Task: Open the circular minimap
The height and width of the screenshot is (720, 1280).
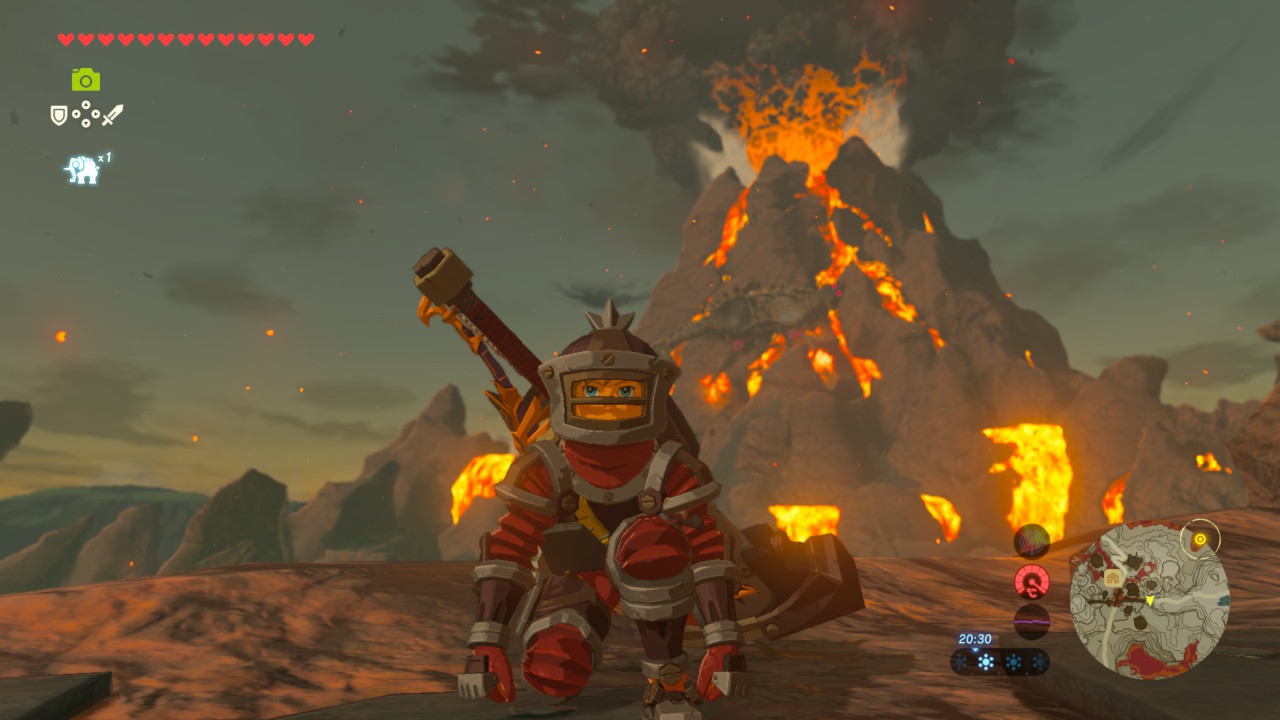Action: click(x=1149, y=602)
